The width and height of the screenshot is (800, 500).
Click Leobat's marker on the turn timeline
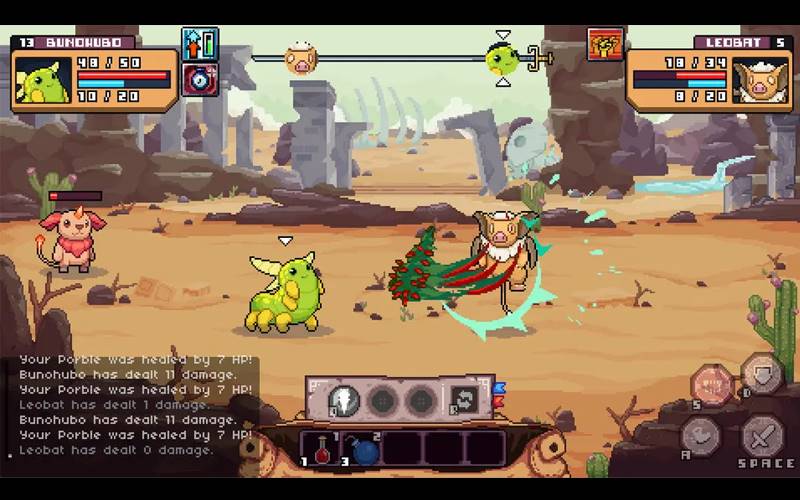(300, 59)
